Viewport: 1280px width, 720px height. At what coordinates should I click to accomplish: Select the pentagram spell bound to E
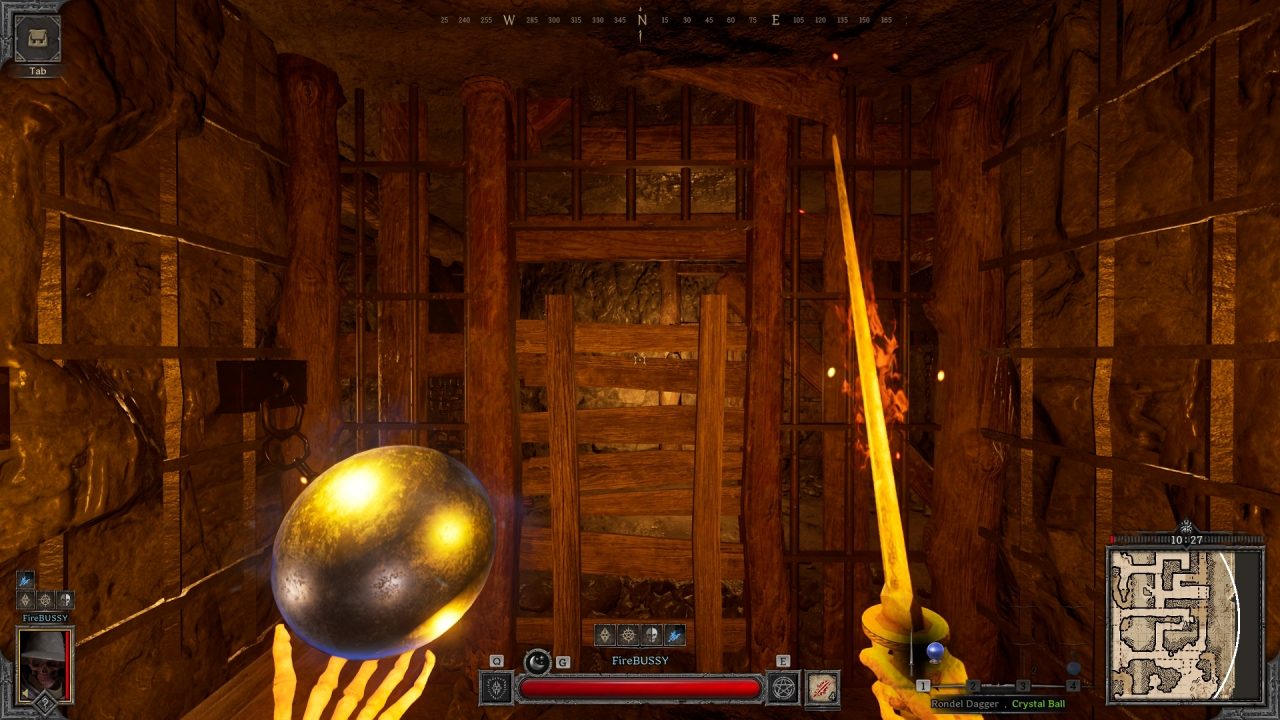782,687
